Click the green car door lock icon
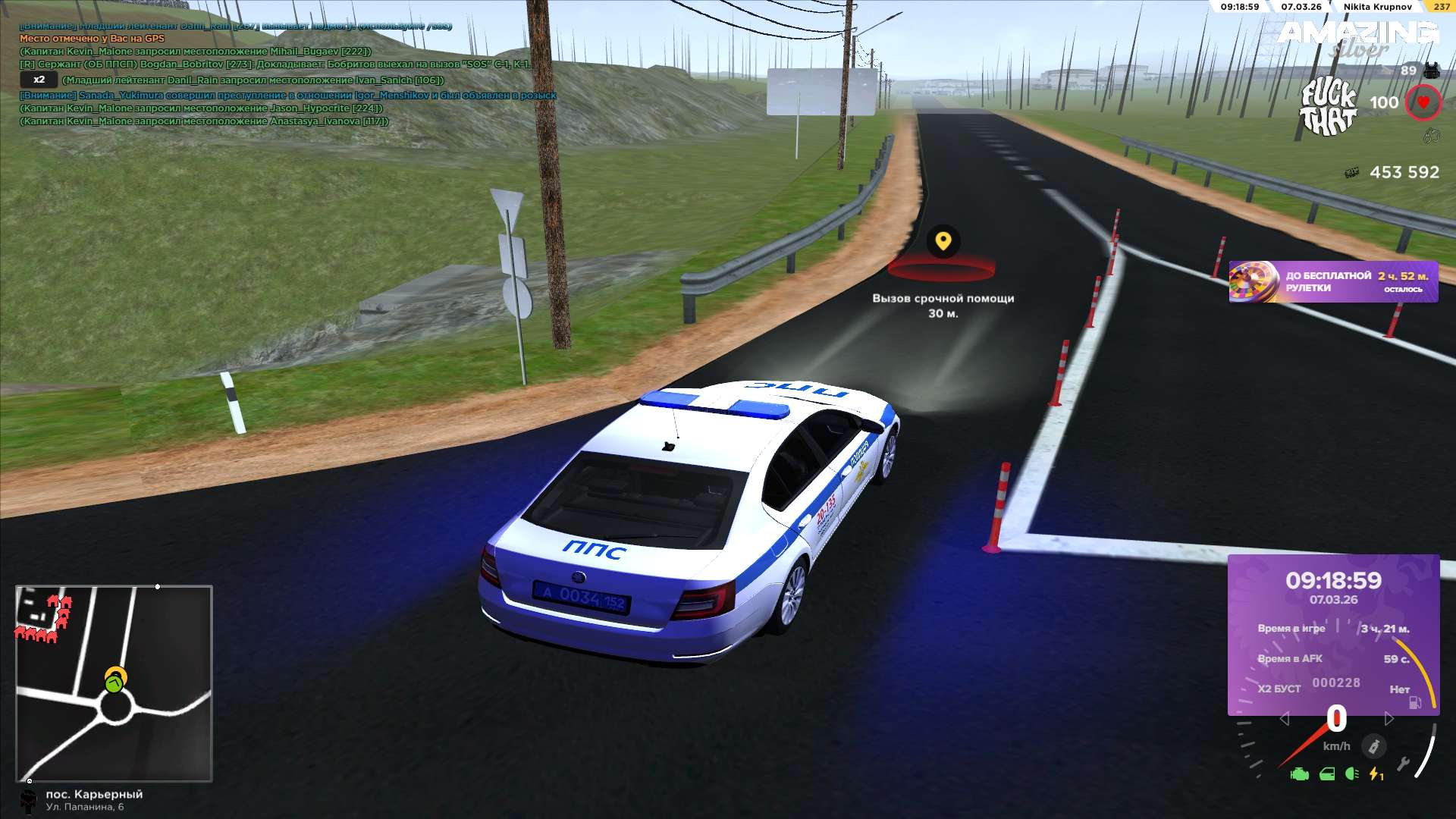The image size is (1456, 819). pyautogui.click(x=1327, y=774)
